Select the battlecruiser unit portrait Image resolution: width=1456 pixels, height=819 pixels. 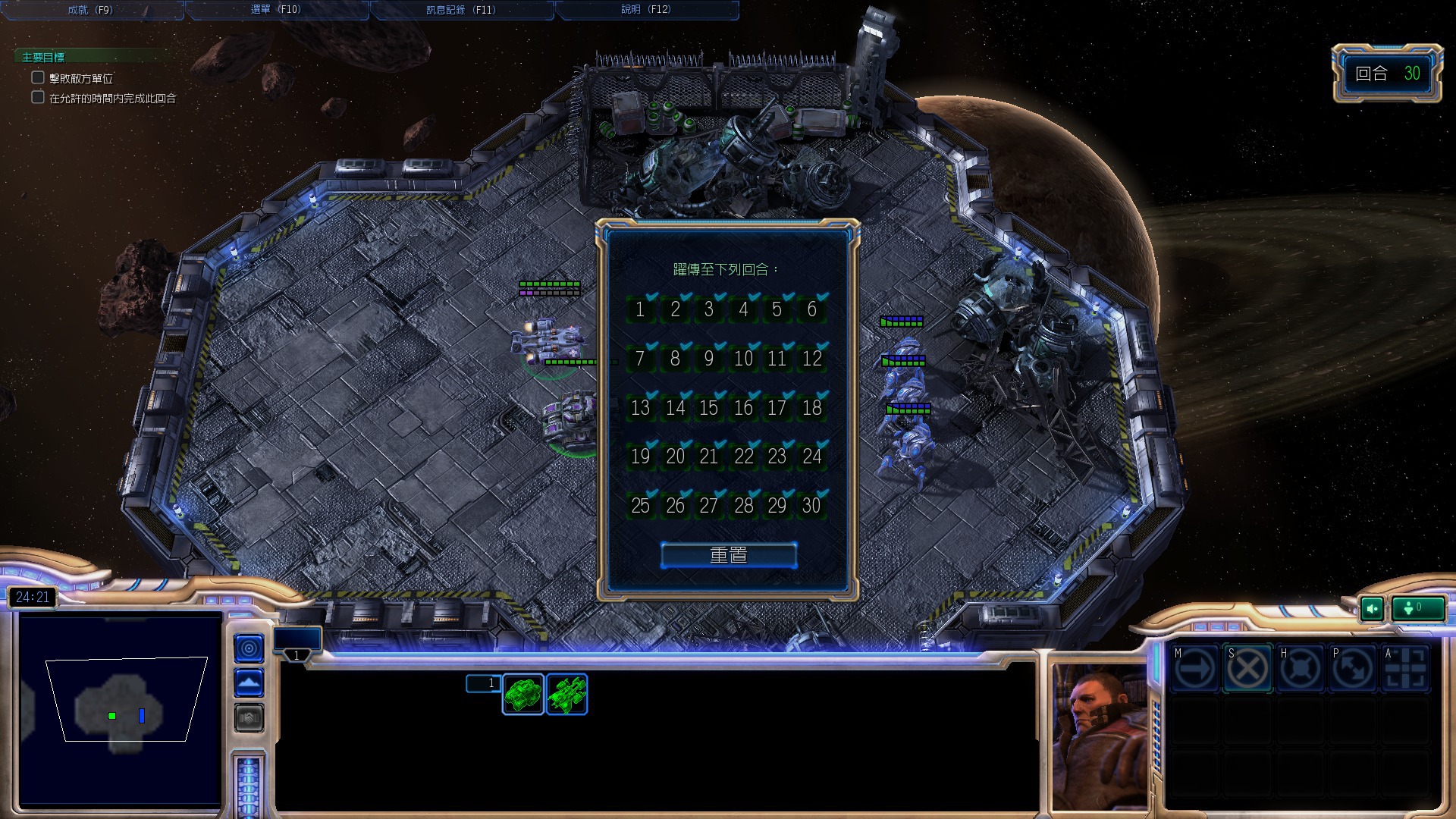tap(566, 694)
